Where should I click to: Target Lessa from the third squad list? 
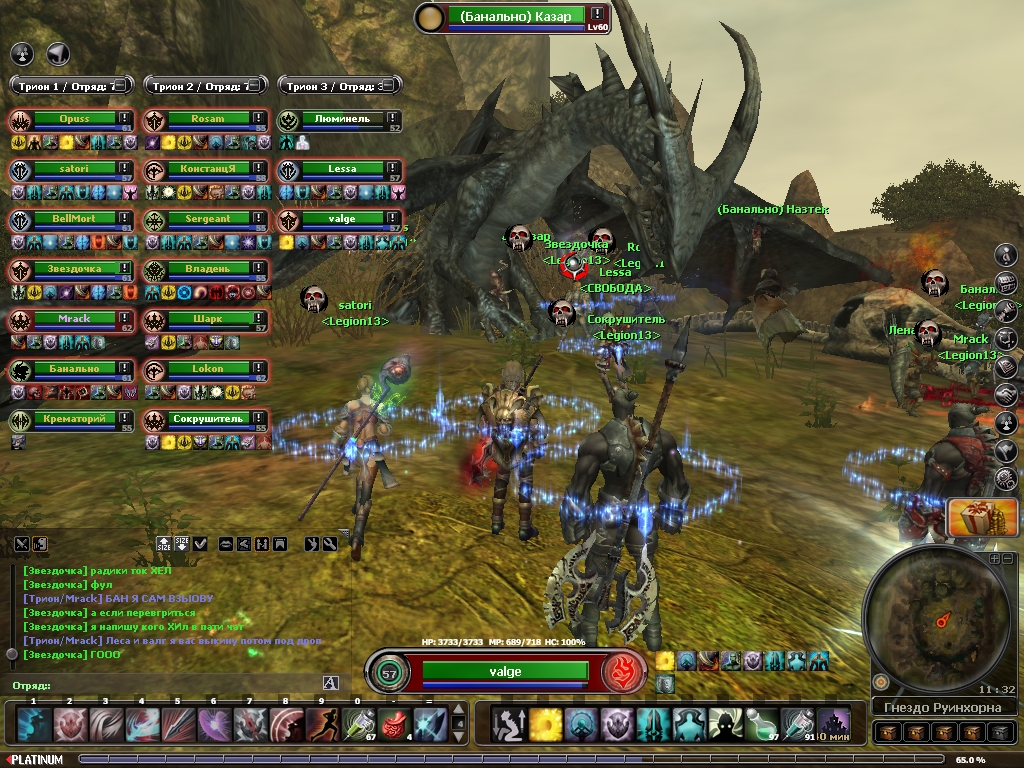[342, 169]
